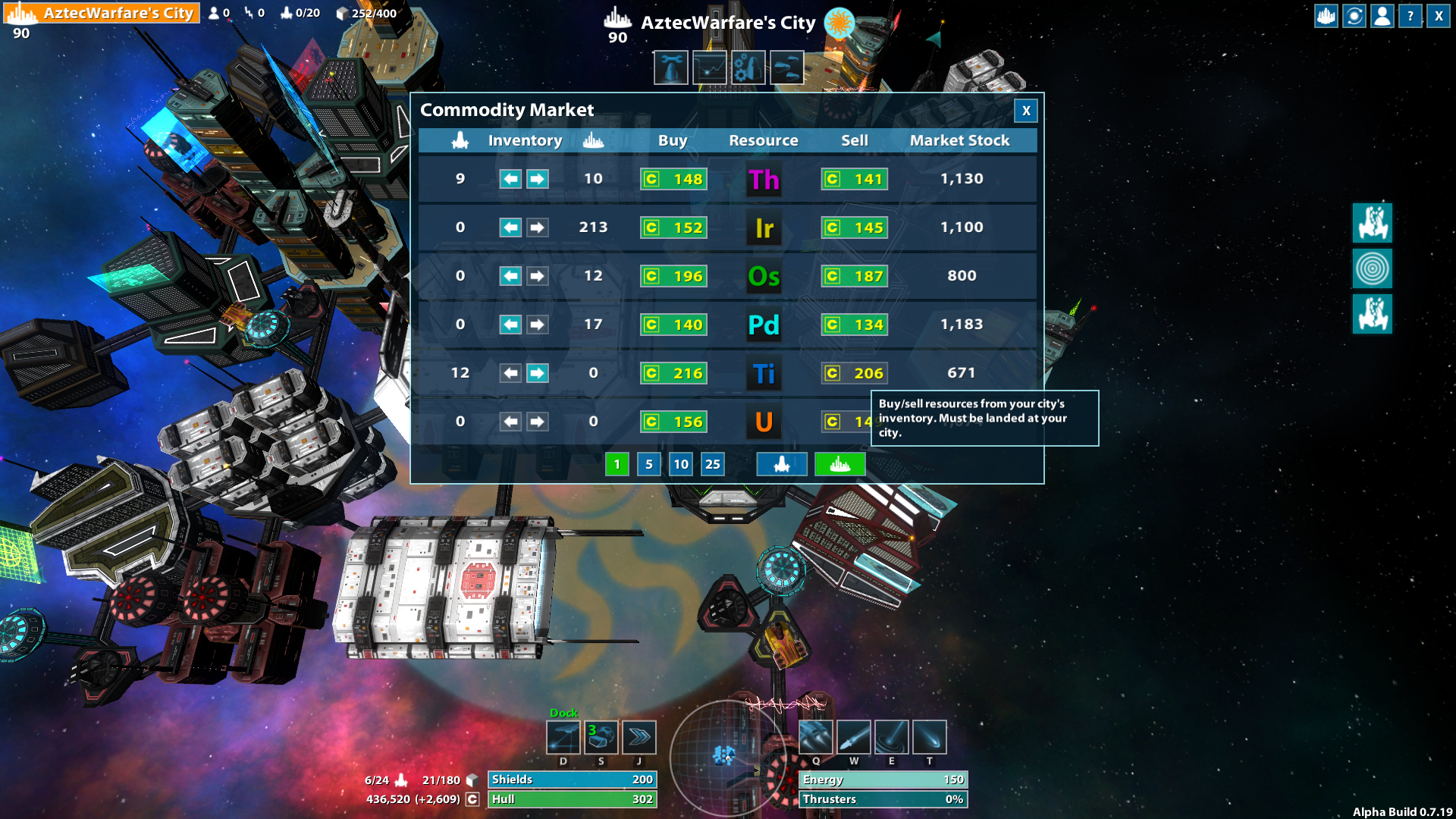
Task: Open the fleet ships icon below the city name
Action: 786,67
